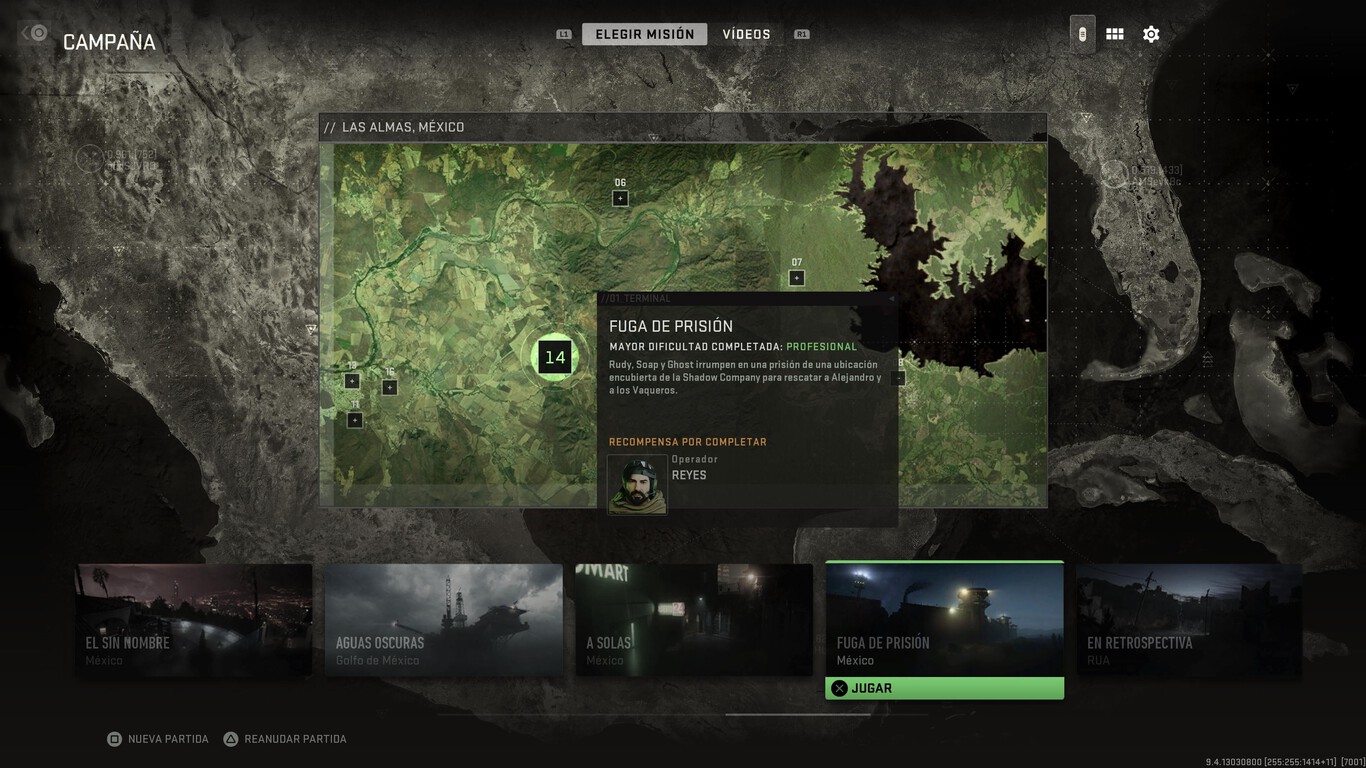Select mission marker 07 on the map

click(x=796, y=277)
